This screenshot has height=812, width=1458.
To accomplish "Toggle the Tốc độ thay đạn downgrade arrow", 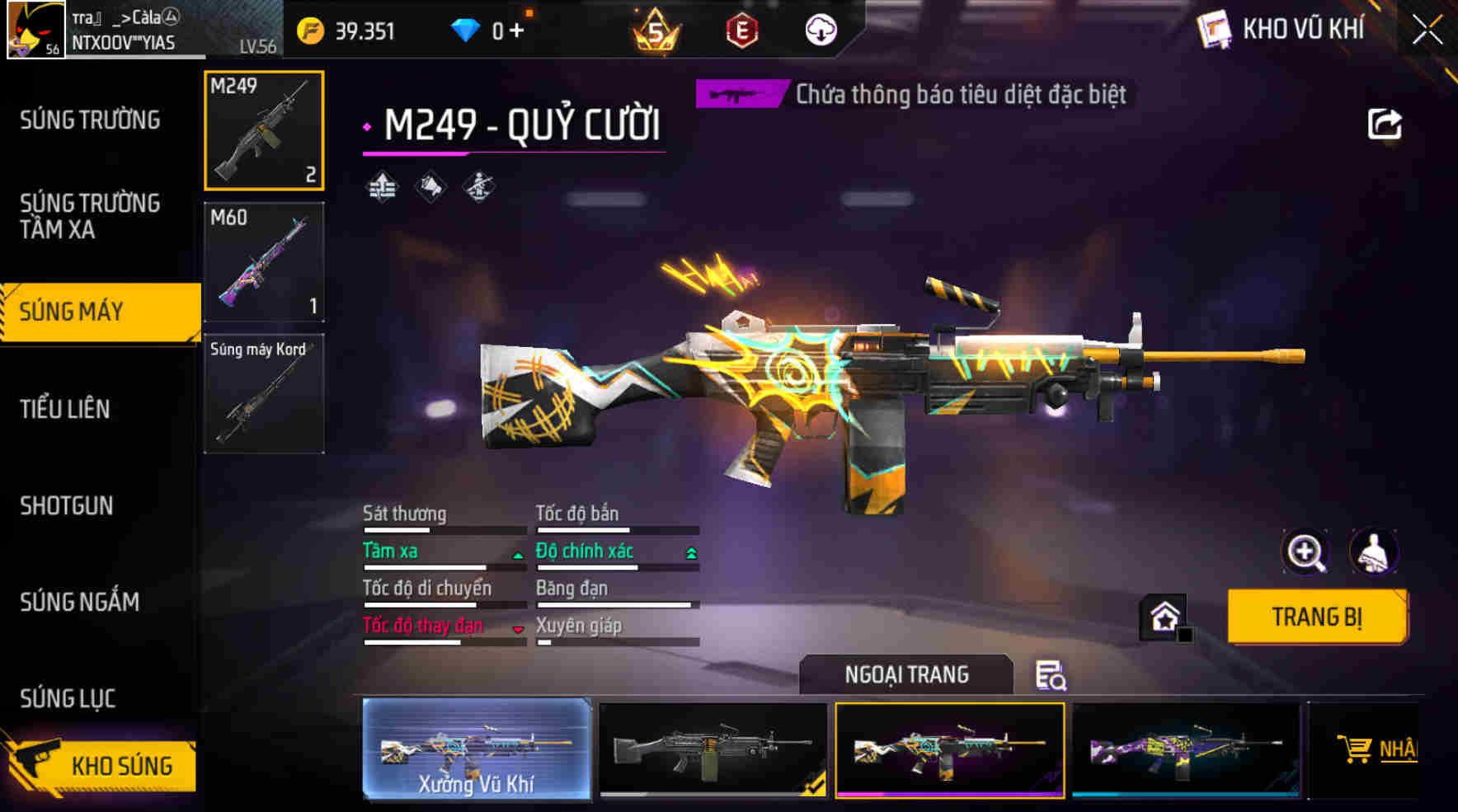I will (517, 631).
